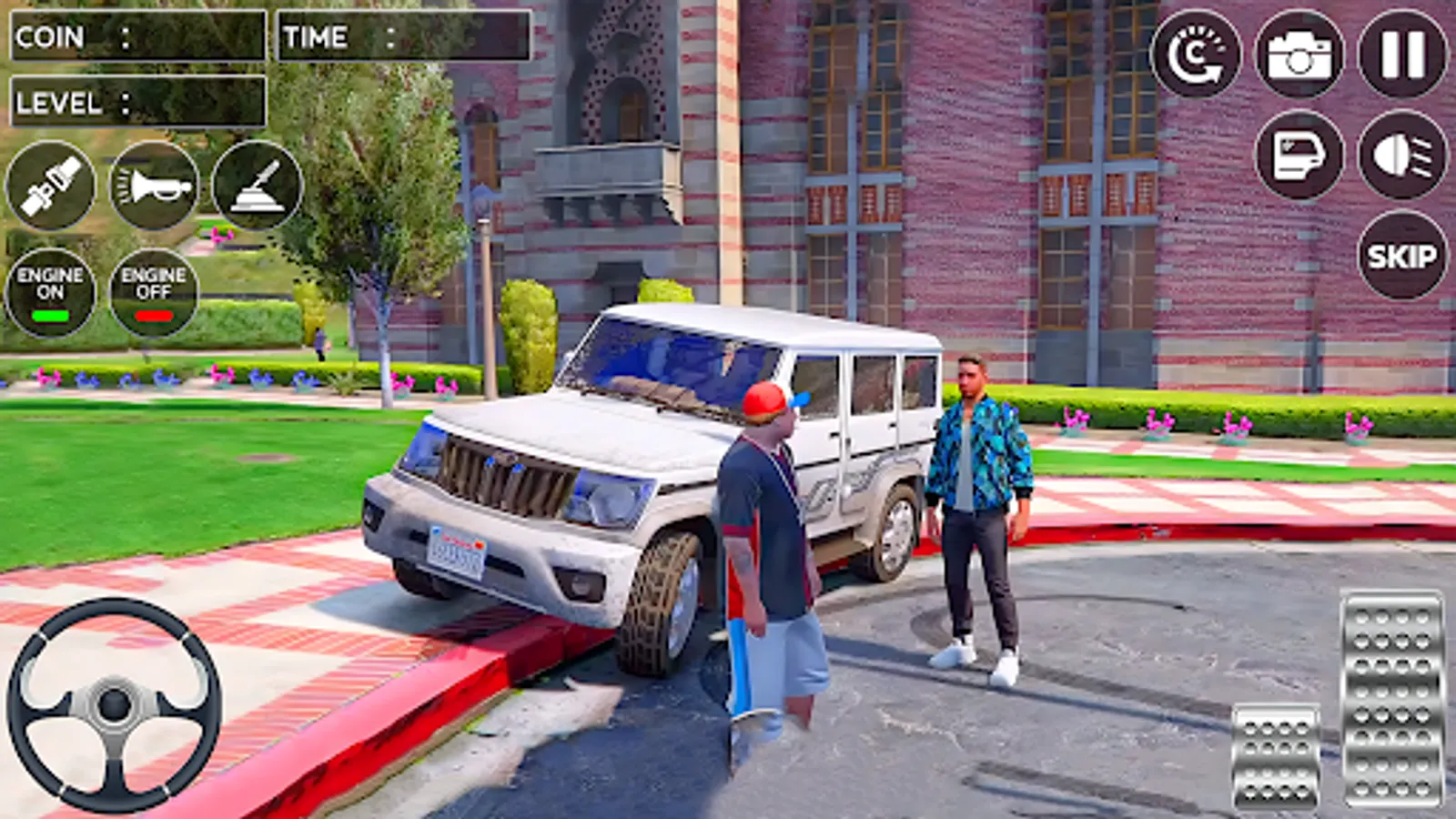Click the COIN counter bar
Image resolution: width=1456 pixels, height=819 pixels.
pos(136,36)
